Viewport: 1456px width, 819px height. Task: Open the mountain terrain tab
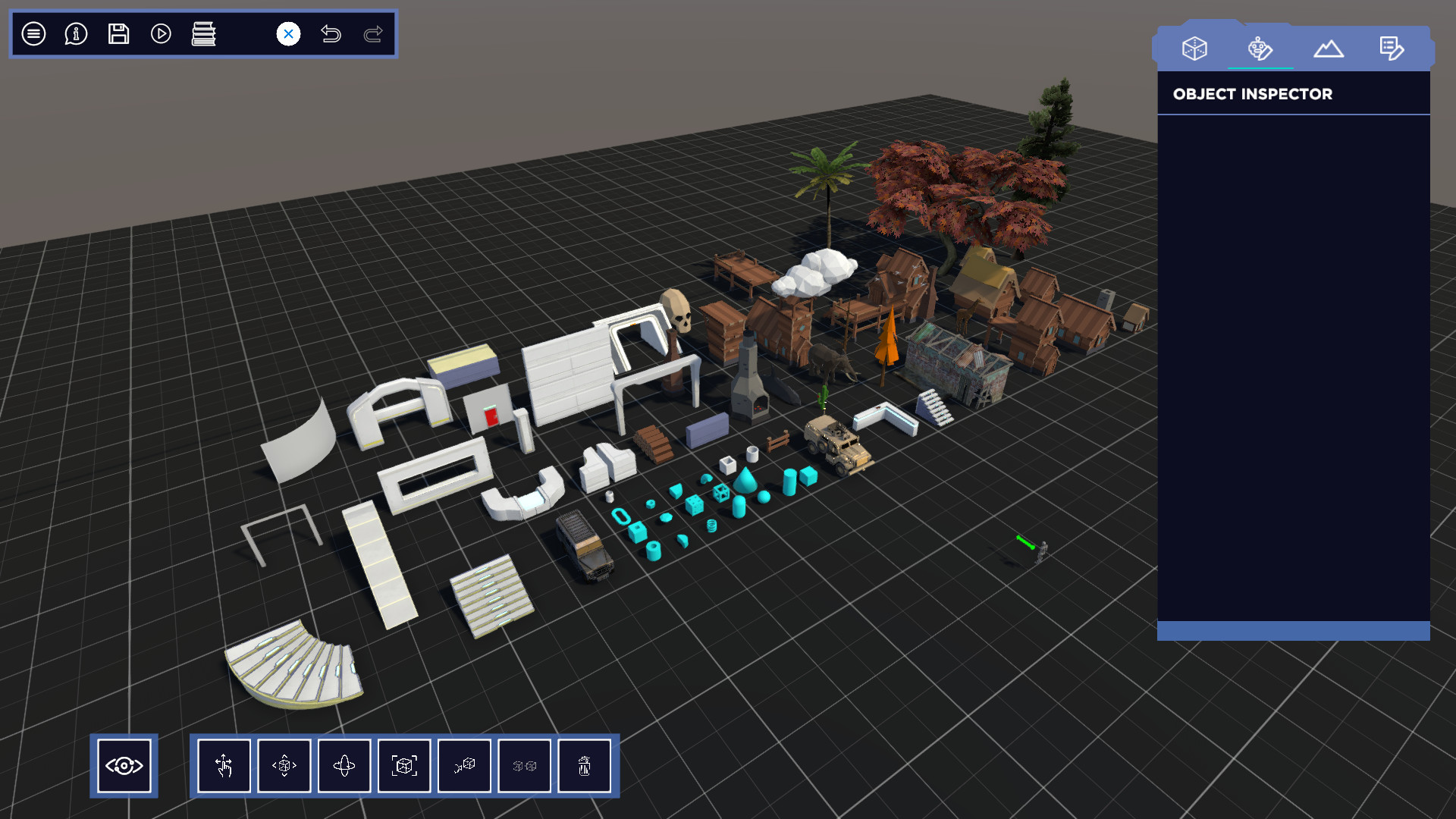tap(1329, 48)
